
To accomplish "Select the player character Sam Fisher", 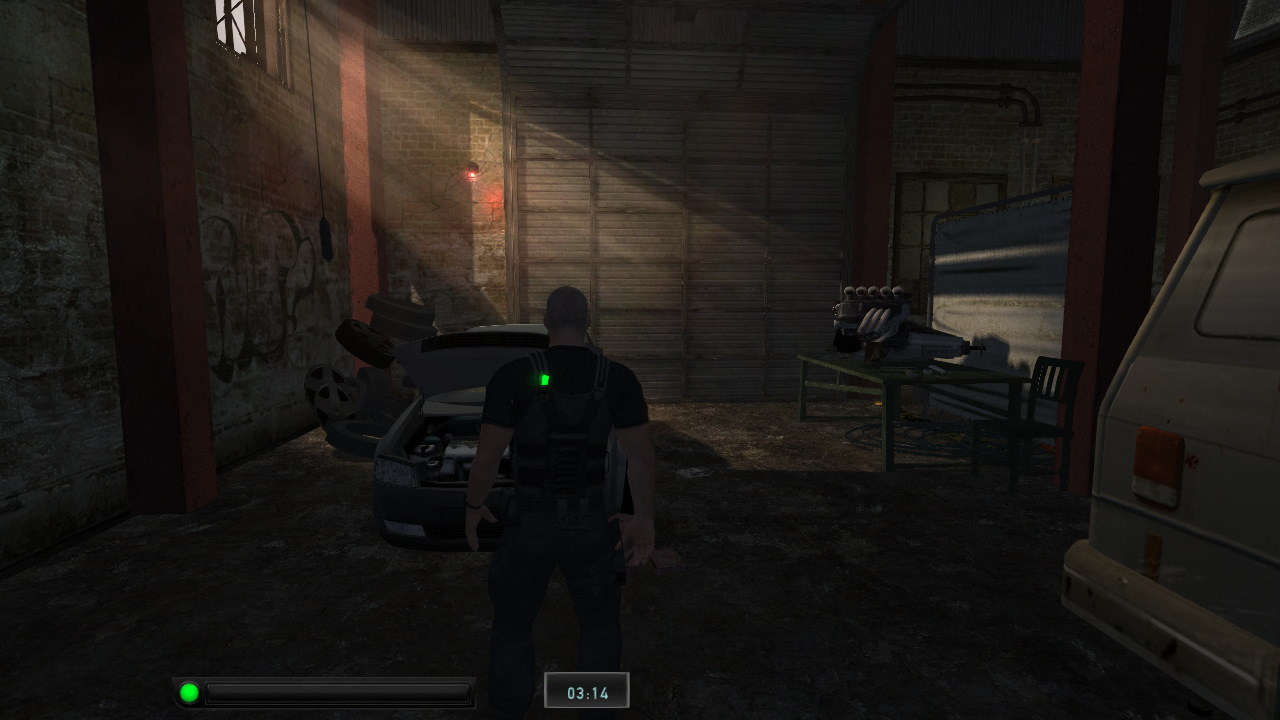I will coord(565,480).
